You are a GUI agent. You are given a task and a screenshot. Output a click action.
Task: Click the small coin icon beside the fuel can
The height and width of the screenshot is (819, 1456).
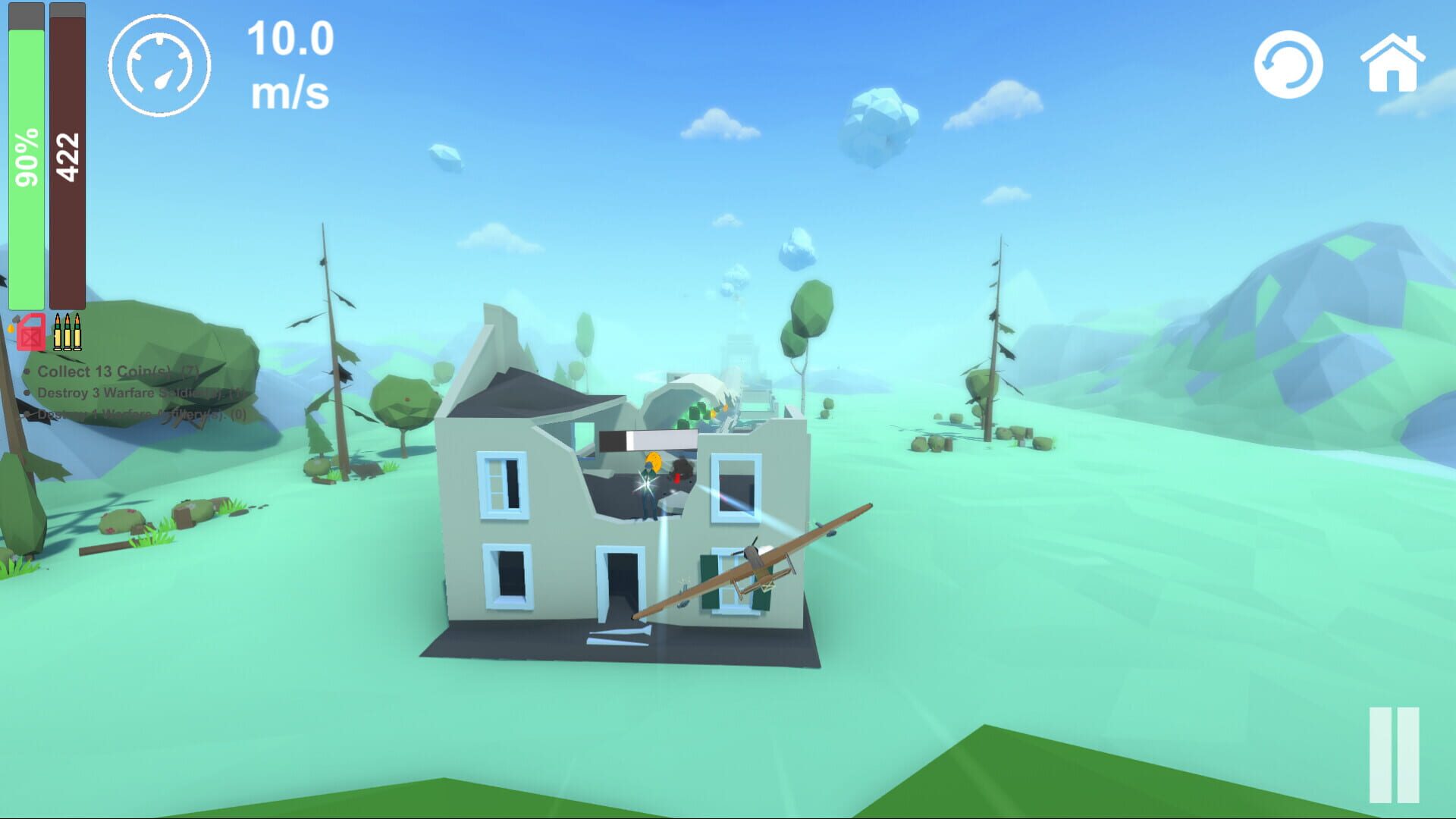[11, 328]
